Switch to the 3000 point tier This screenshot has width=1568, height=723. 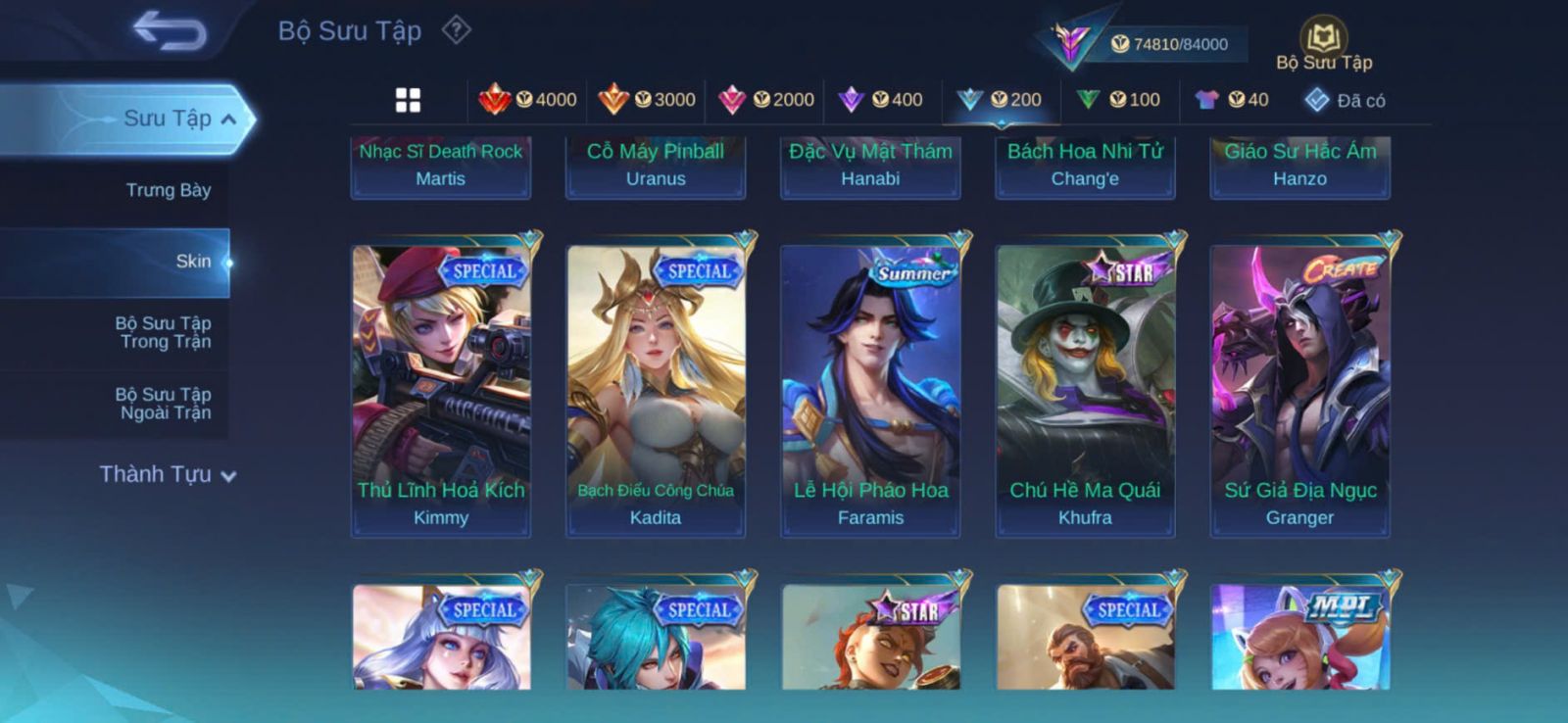point(647,100)
